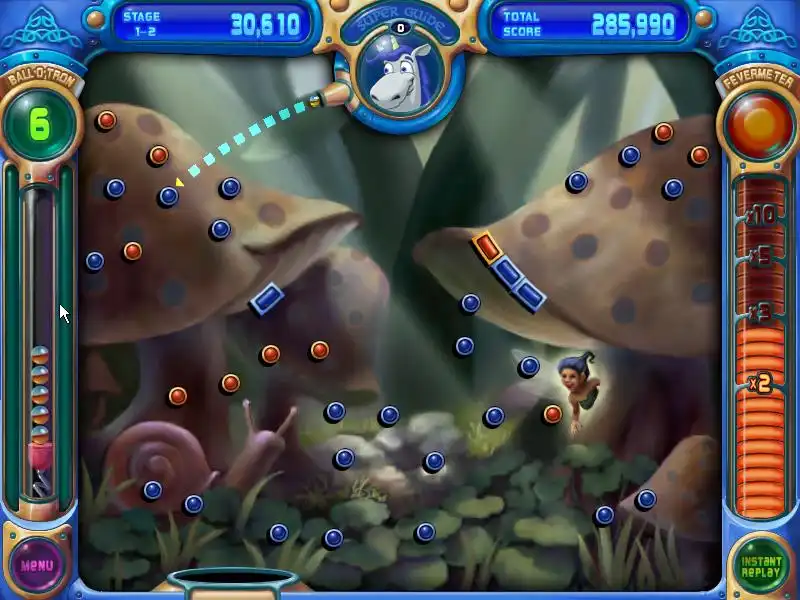This screenshot has width=800, height=600.
Task: Watch the Instant Replay
Action: pos(761,565)
